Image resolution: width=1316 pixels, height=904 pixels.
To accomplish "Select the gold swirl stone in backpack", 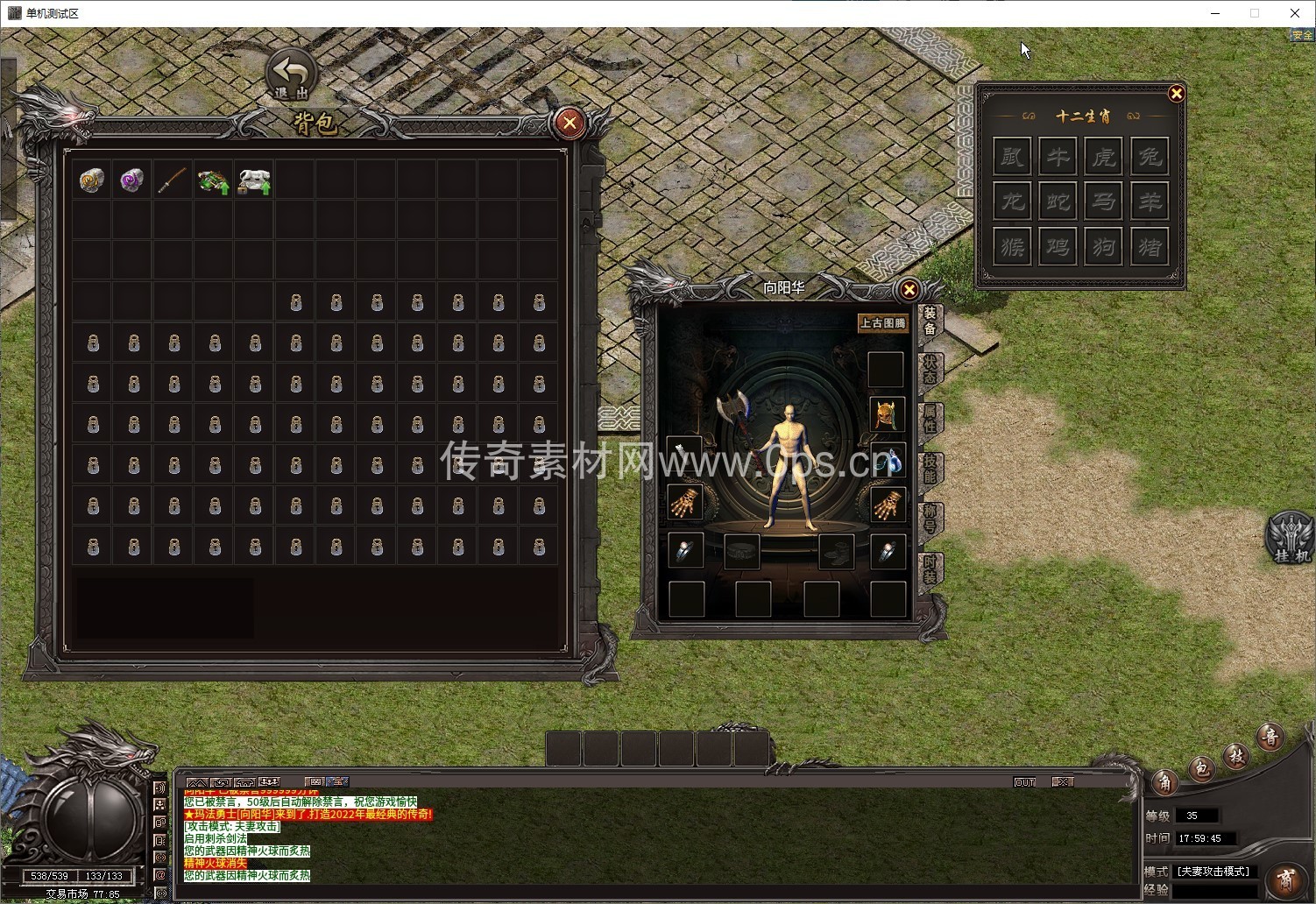I will [x=91, y=180].
